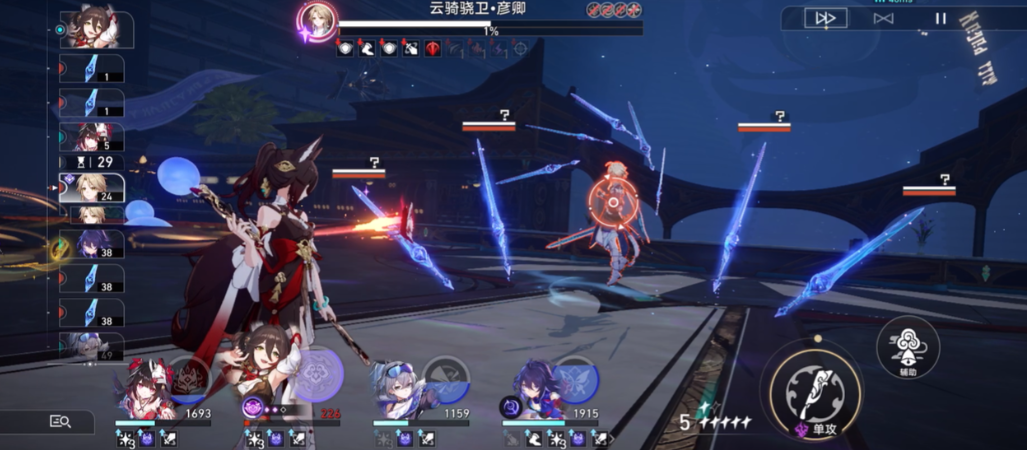Select Sparkle's turn order card marked 5

point(92,136)
